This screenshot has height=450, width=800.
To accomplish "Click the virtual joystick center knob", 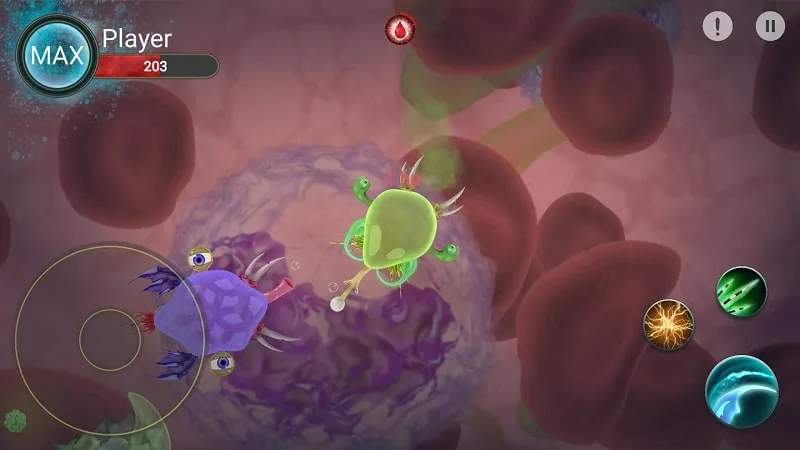I will (110, 339).
